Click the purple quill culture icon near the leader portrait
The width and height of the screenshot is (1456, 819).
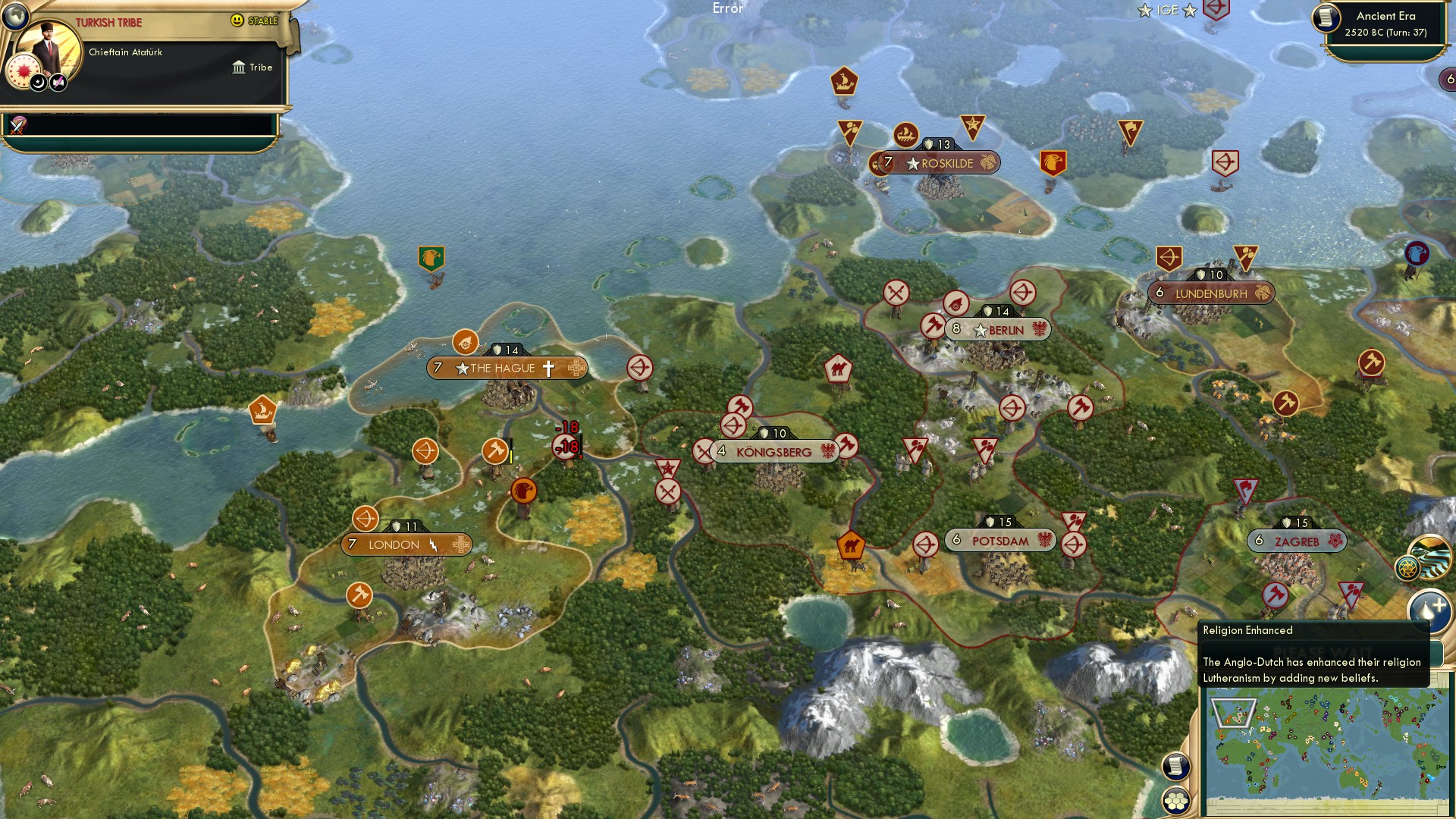point(58,81)
